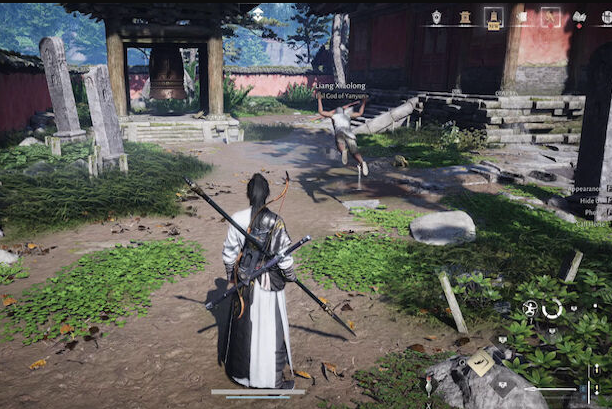Open the highlighted shrine icon in top bar

click(493, 16)
